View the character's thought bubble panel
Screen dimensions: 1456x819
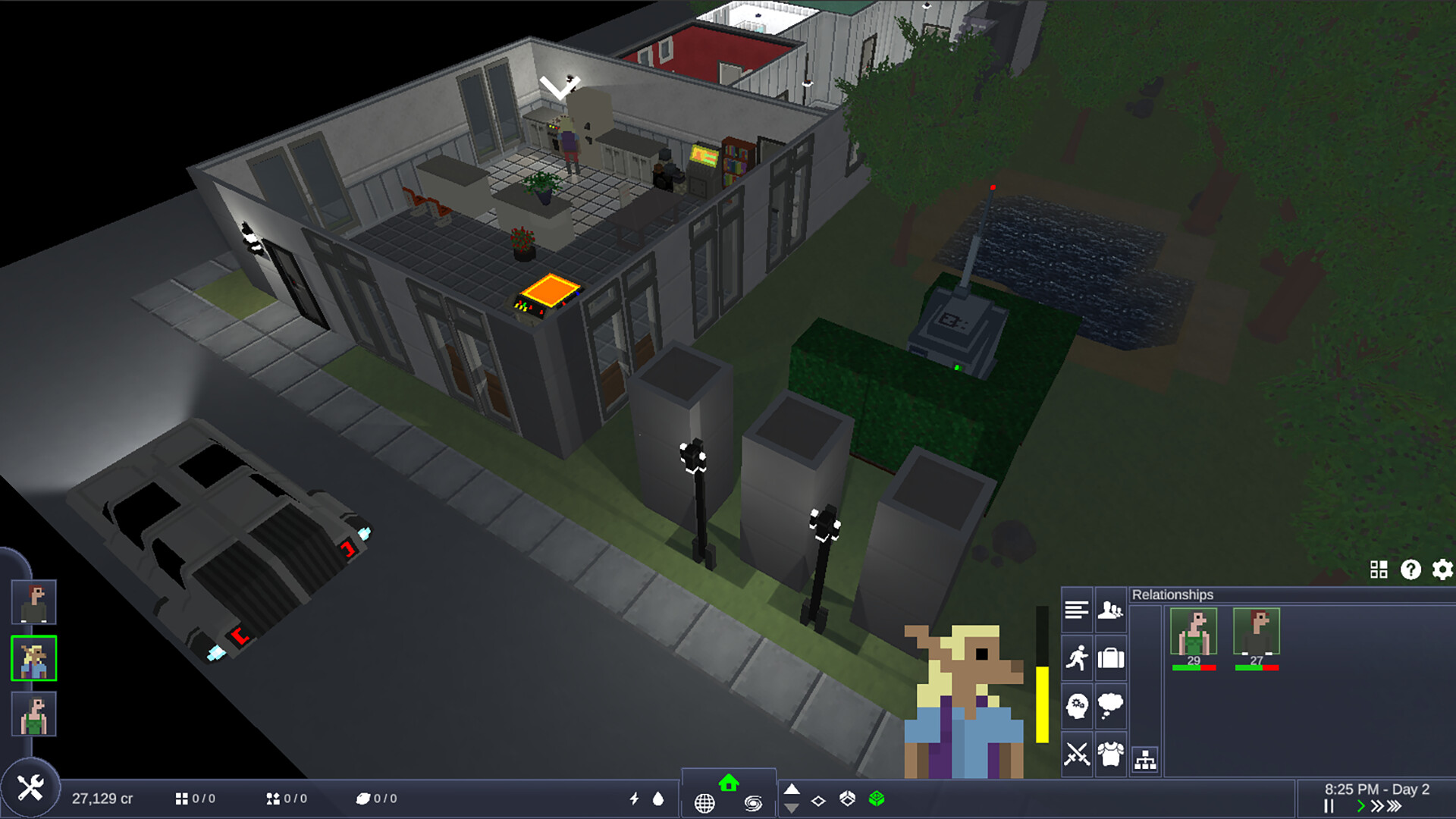(1111, 705)
